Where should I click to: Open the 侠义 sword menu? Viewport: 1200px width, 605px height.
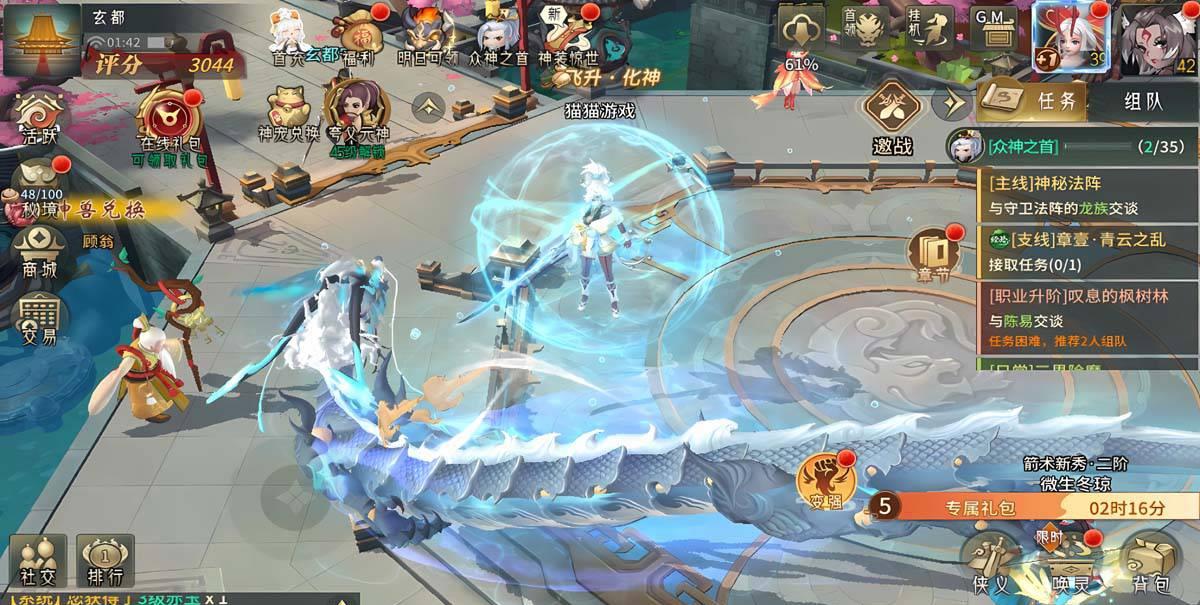click(x=992, y=563)
